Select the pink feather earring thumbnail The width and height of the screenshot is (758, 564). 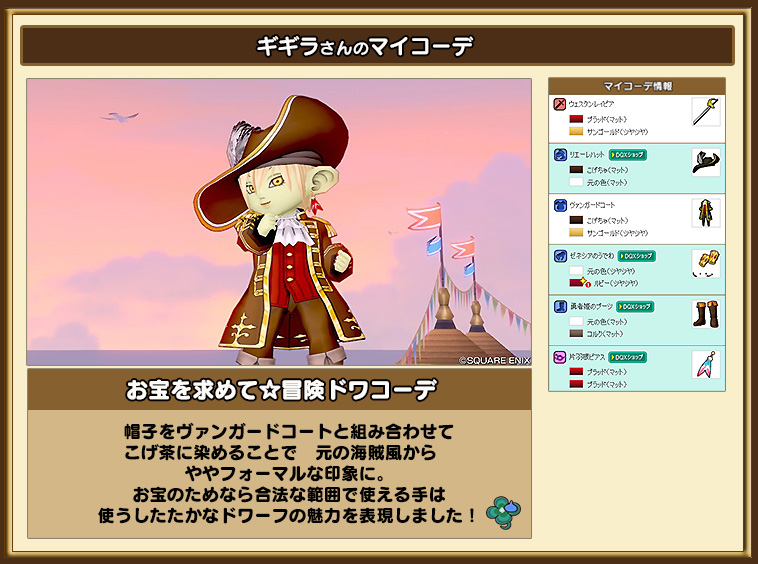pos(706,364)
